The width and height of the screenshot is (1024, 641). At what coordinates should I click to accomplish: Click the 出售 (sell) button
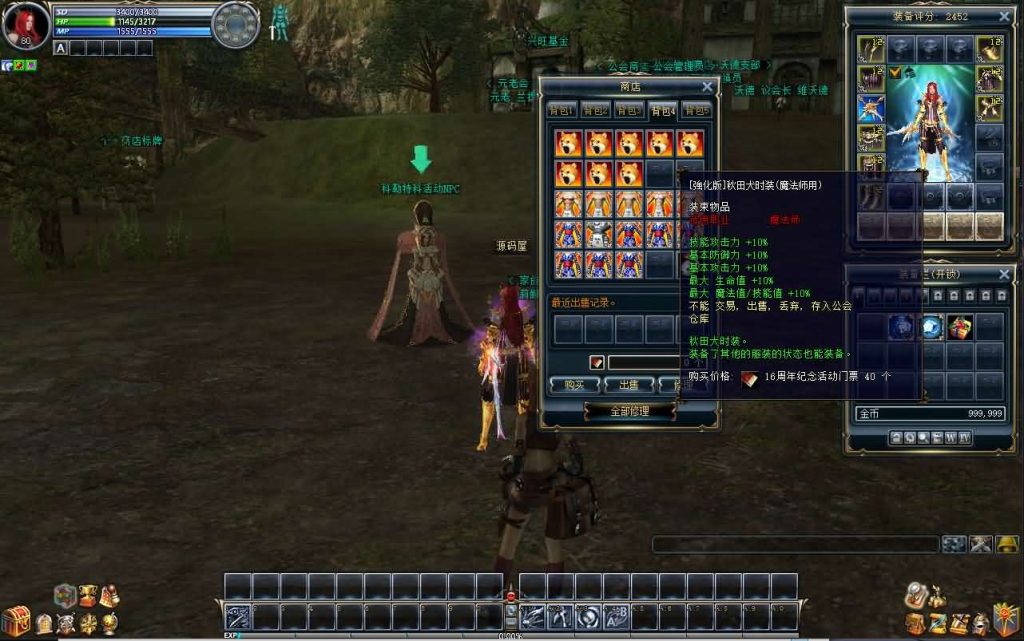click(x=630, y=384)
